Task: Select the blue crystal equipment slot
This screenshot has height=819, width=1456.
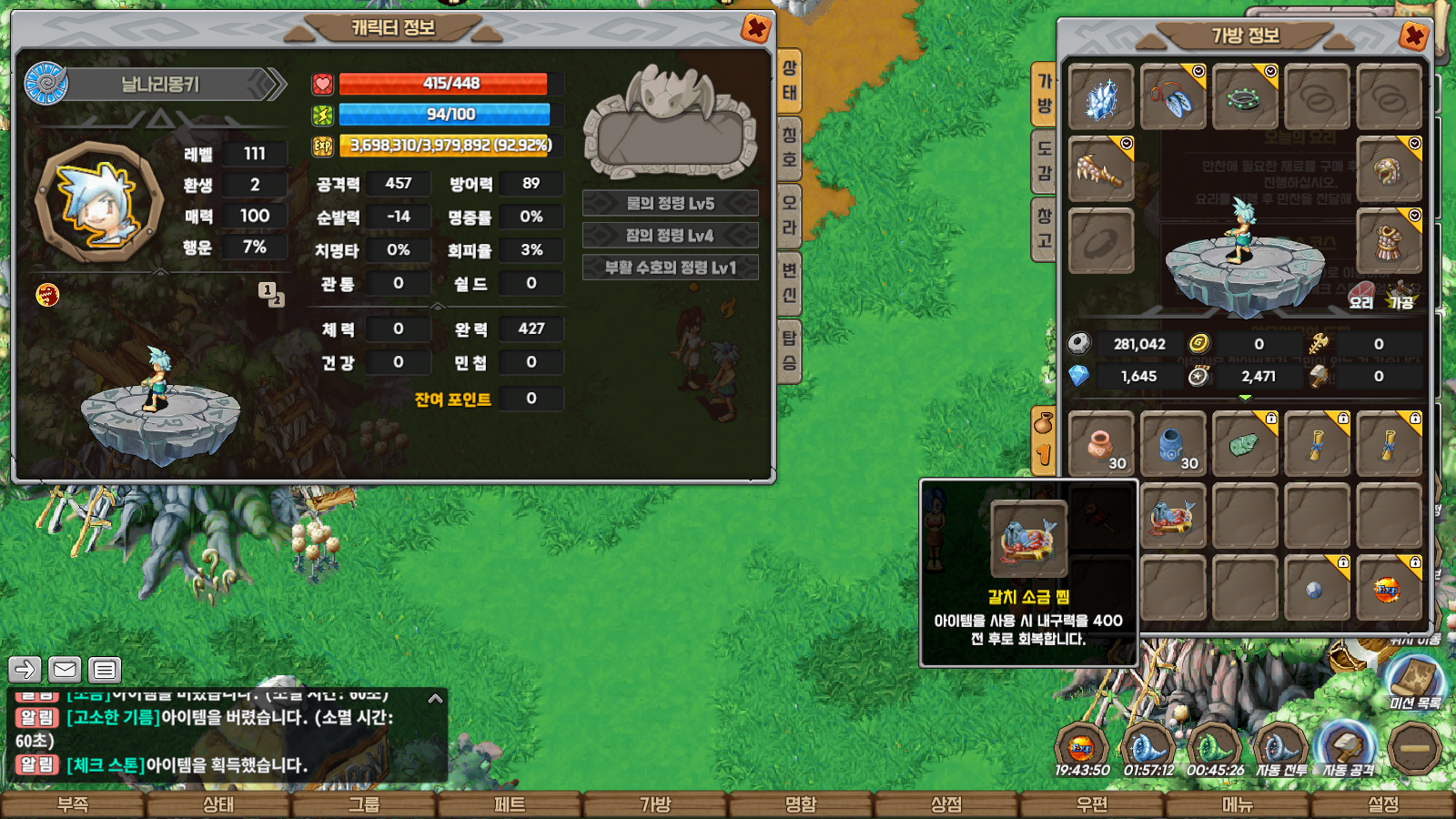Action: point(1100,97)
